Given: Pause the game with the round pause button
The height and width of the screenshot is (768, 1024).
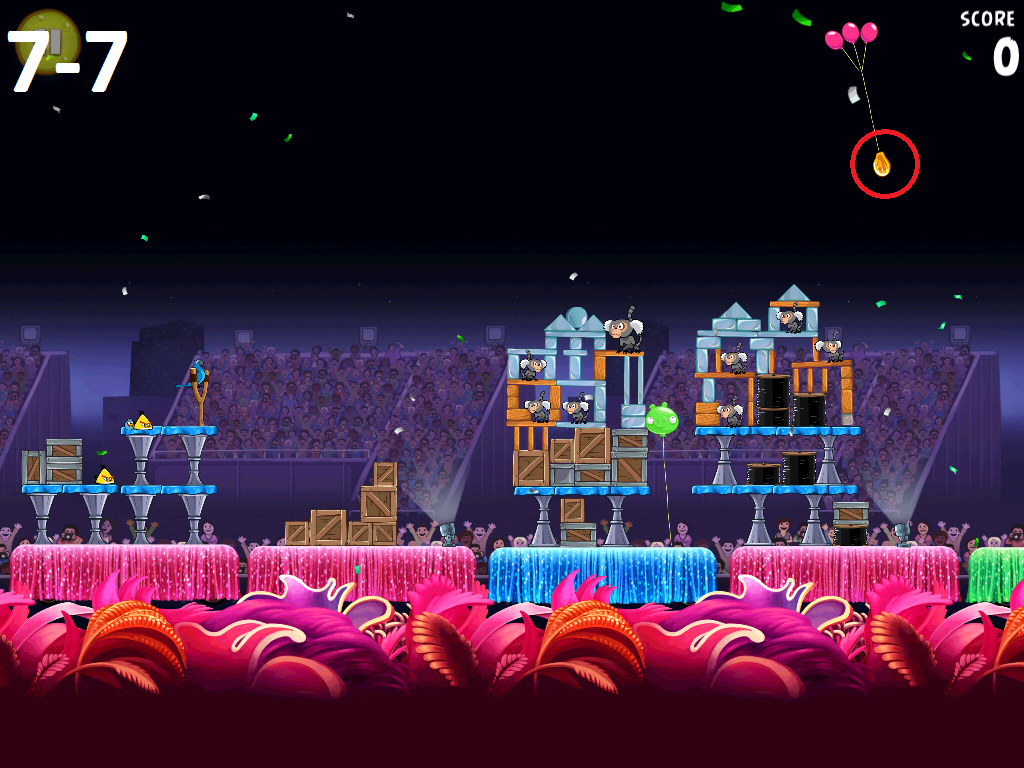Looking at the screenshot, I should [48, 42].
